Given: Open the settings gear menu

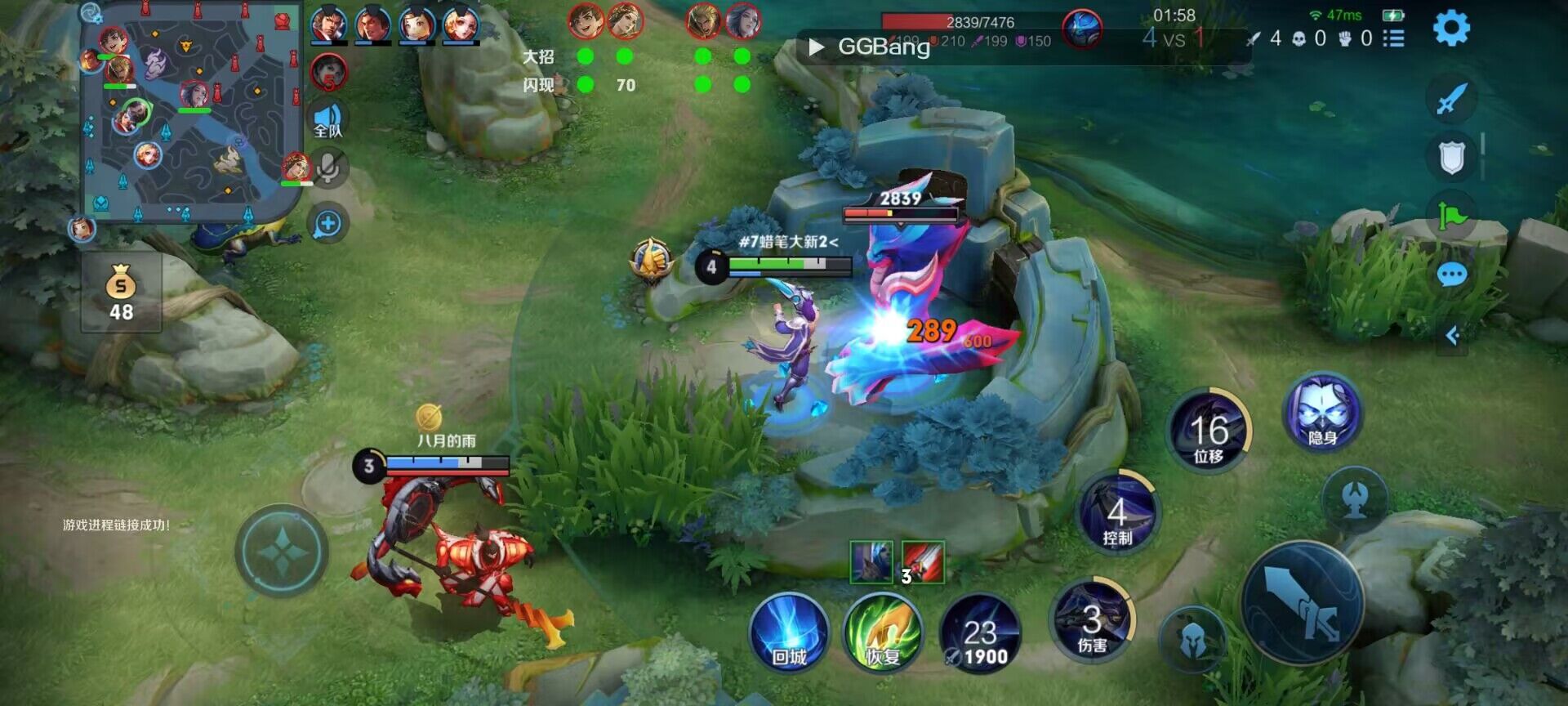Looking at the screenshot, I should [x=1451, y=29].
